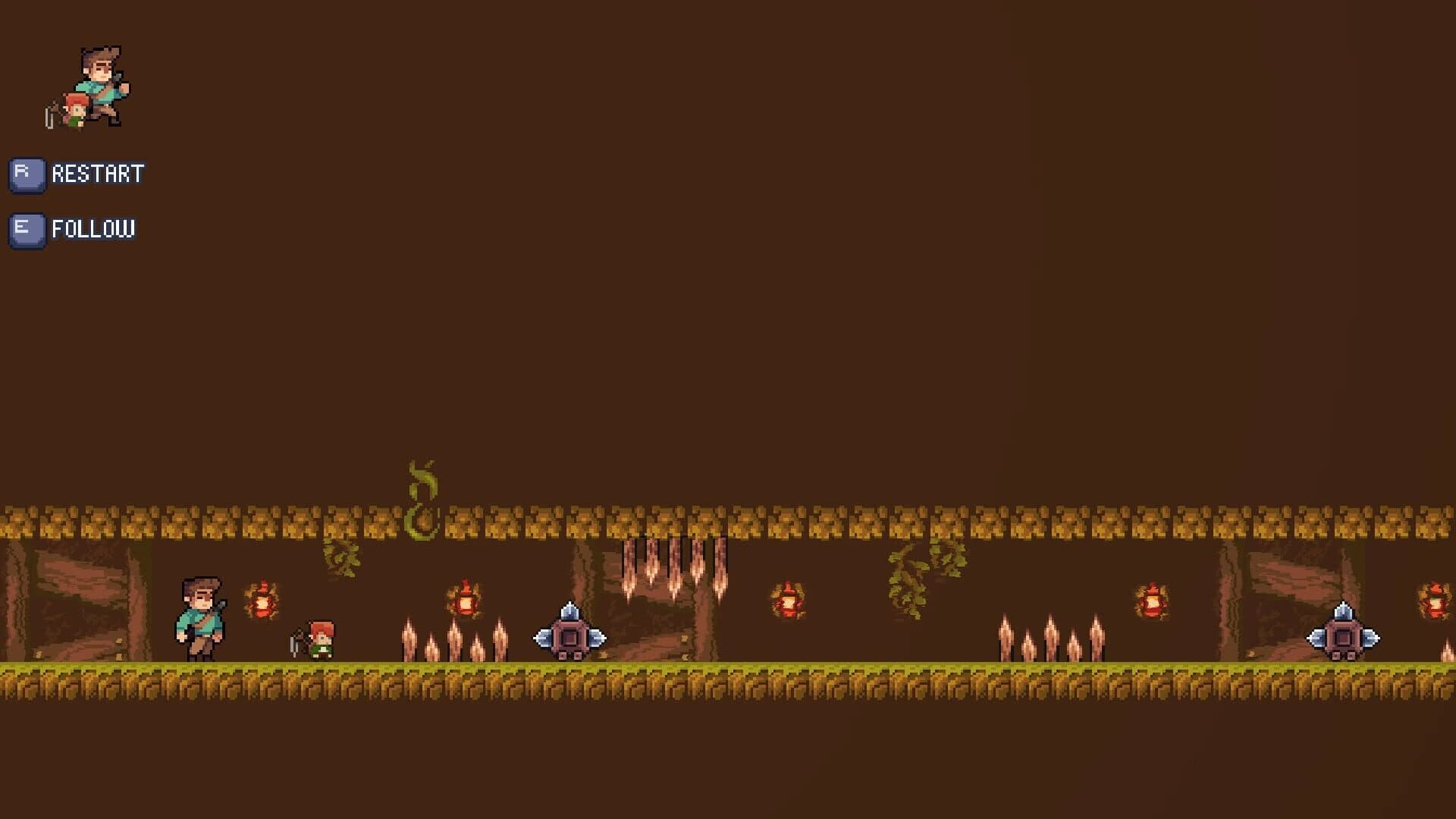
Task: Click the E key icon beside FOLLOW
Action: click(x=27, y=229)
